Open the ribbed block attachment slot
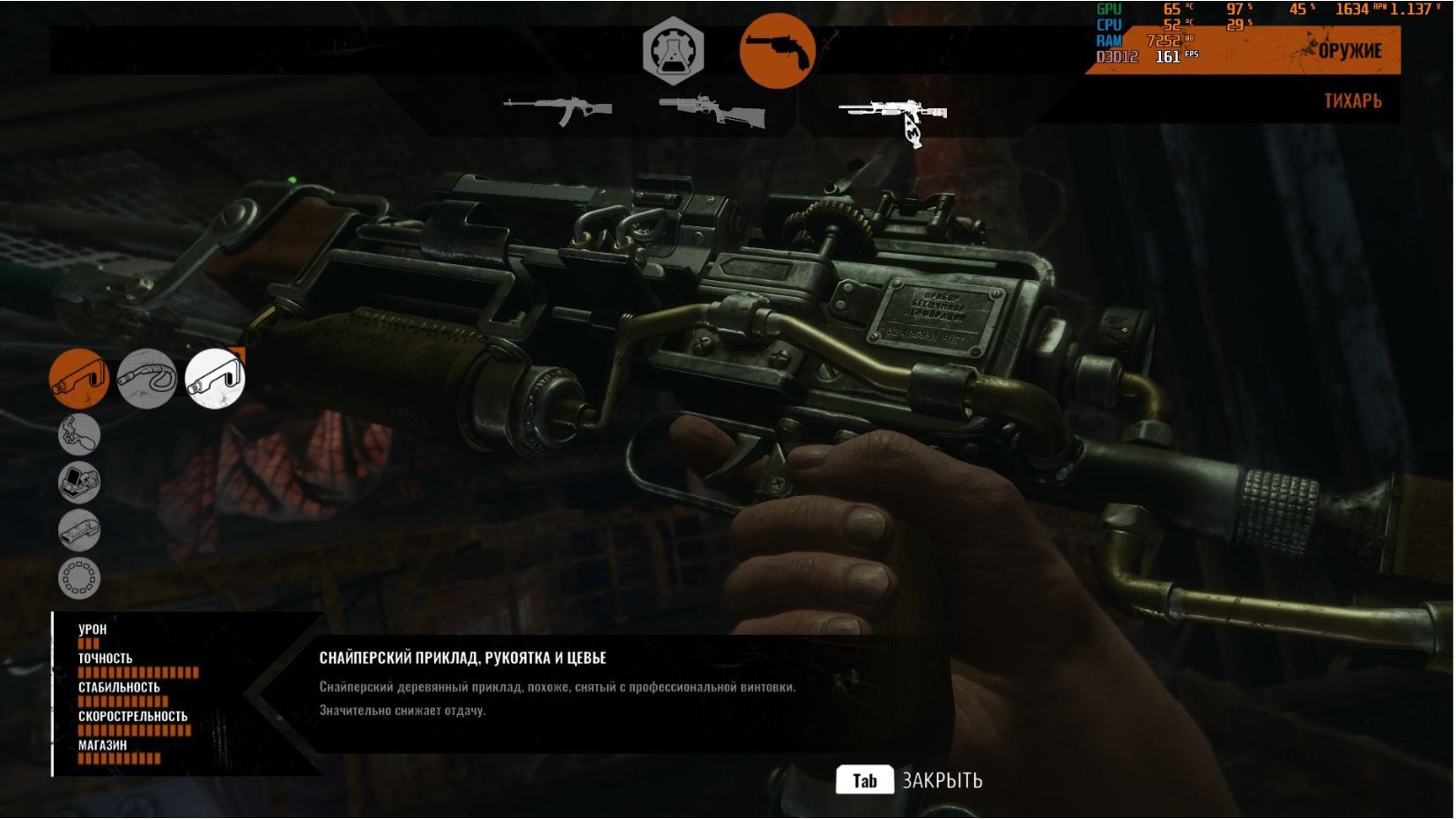The height and width of the screenshot is (819, 1456). pos(79,530)
